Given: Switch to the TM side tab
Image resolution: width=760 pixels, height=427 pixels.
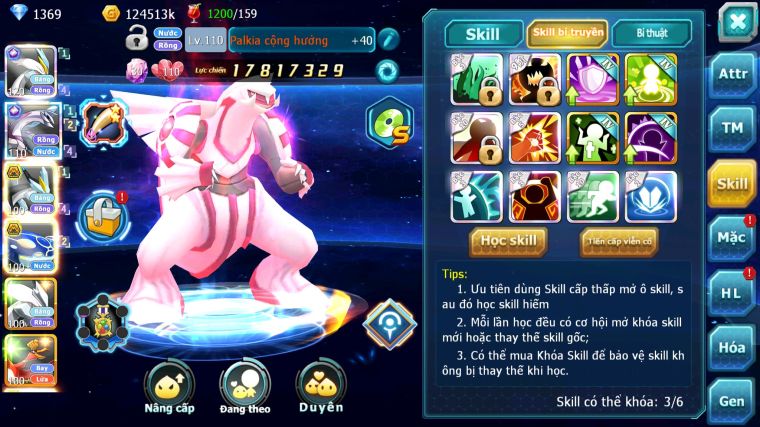Looking at the screenshot, I should 732,128.
